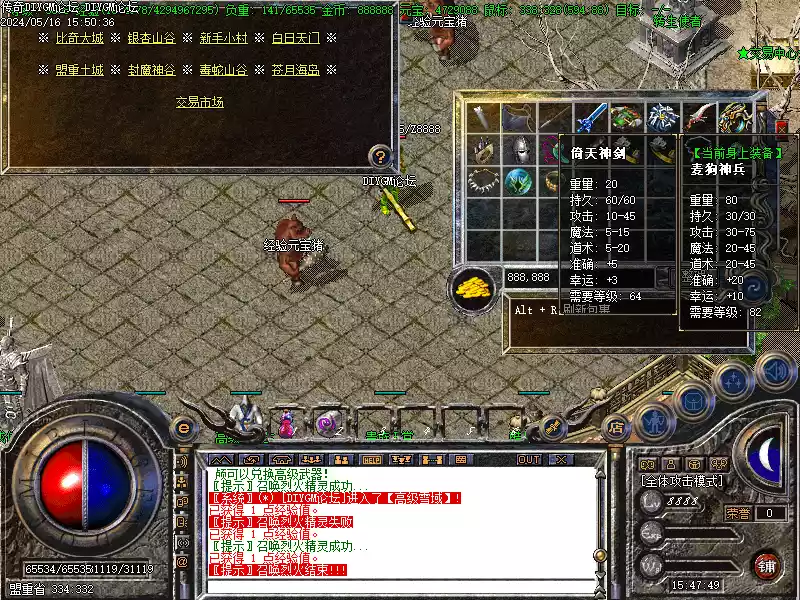The image size is (800, 600).
Task: Toggle sound with the speaker orb button
Action: pyautogui.click(x=775, y=372)
